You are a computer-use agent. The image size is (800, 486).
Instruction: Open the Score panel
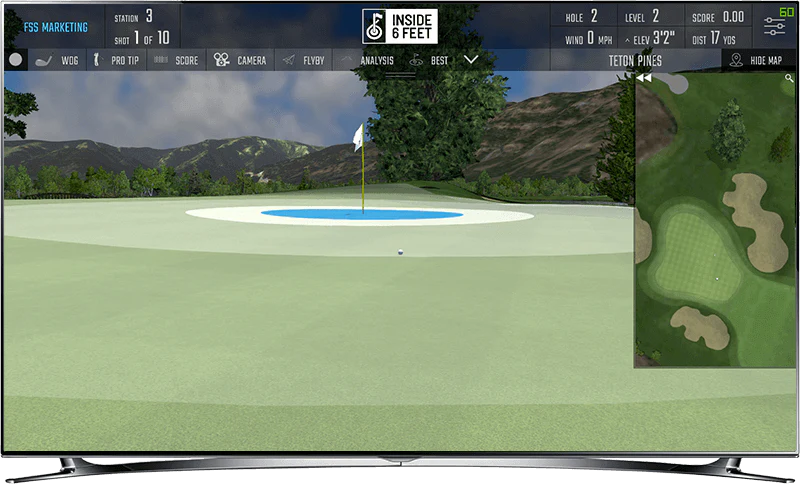176,60
